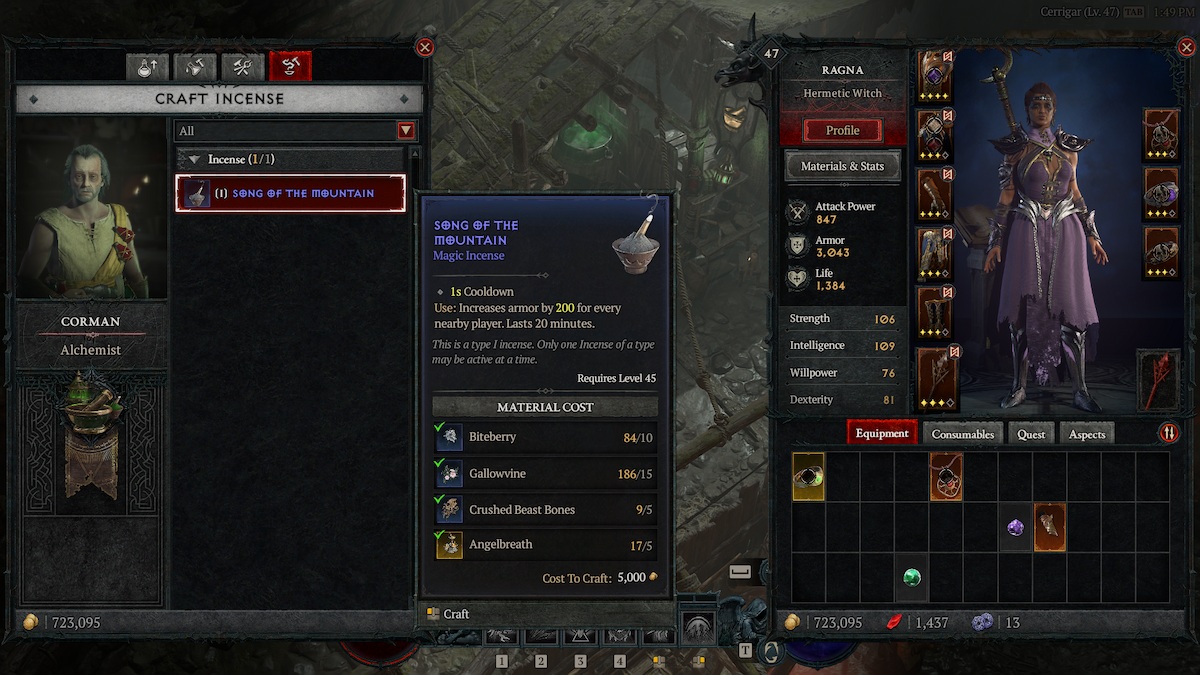Pick the amulet in the inventory grid
1200x675 pixels.
click(946, 477)
